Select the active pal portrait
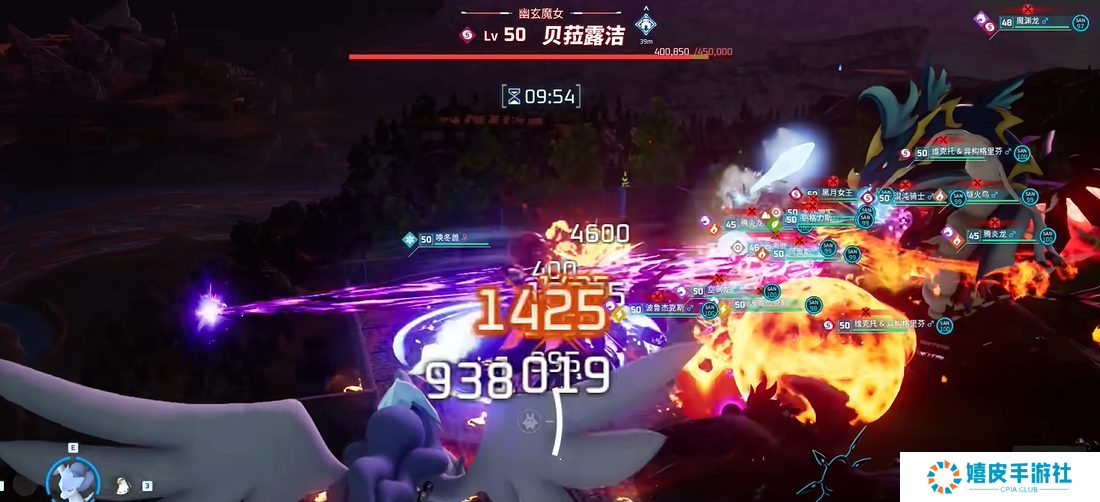Screen dimensions: 1100x502 (72, 480)
